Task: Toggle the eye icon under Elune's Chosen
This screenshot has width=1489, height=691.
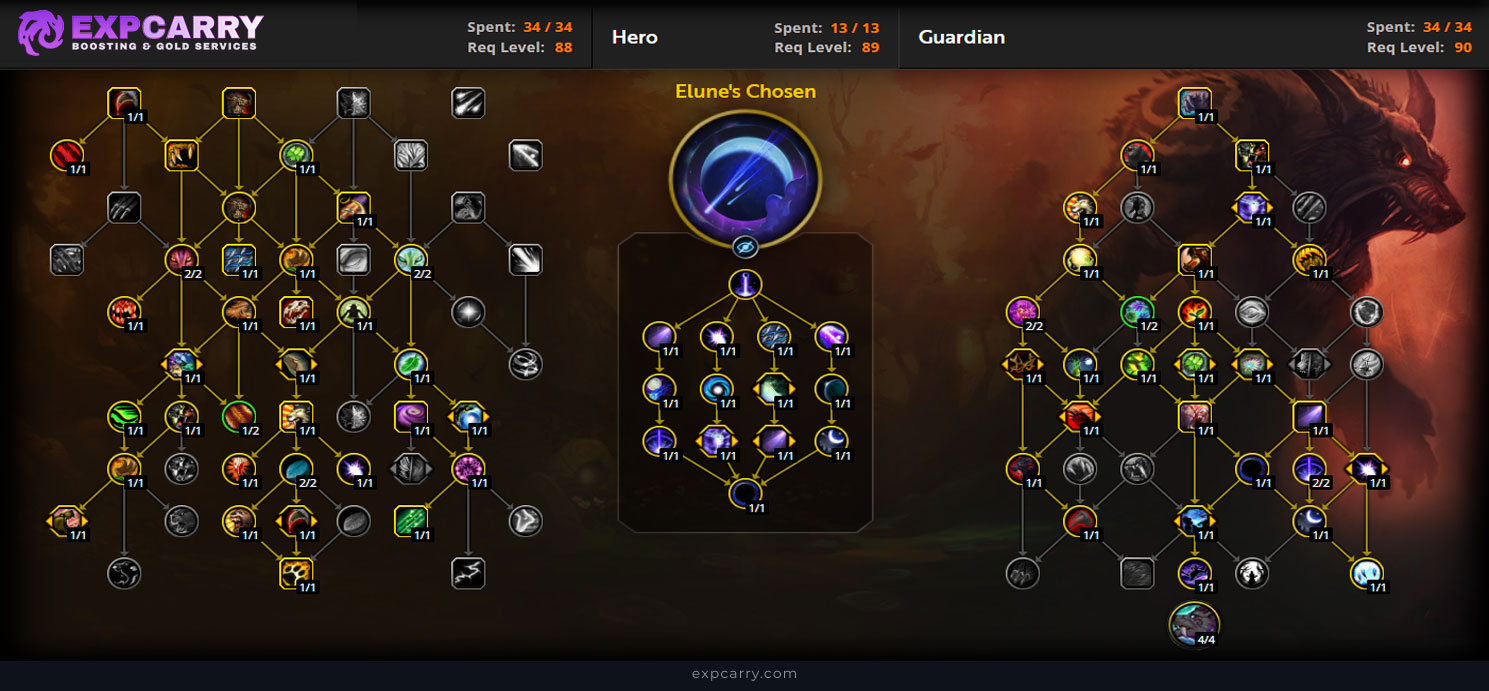Action: [x=745, y=247]
